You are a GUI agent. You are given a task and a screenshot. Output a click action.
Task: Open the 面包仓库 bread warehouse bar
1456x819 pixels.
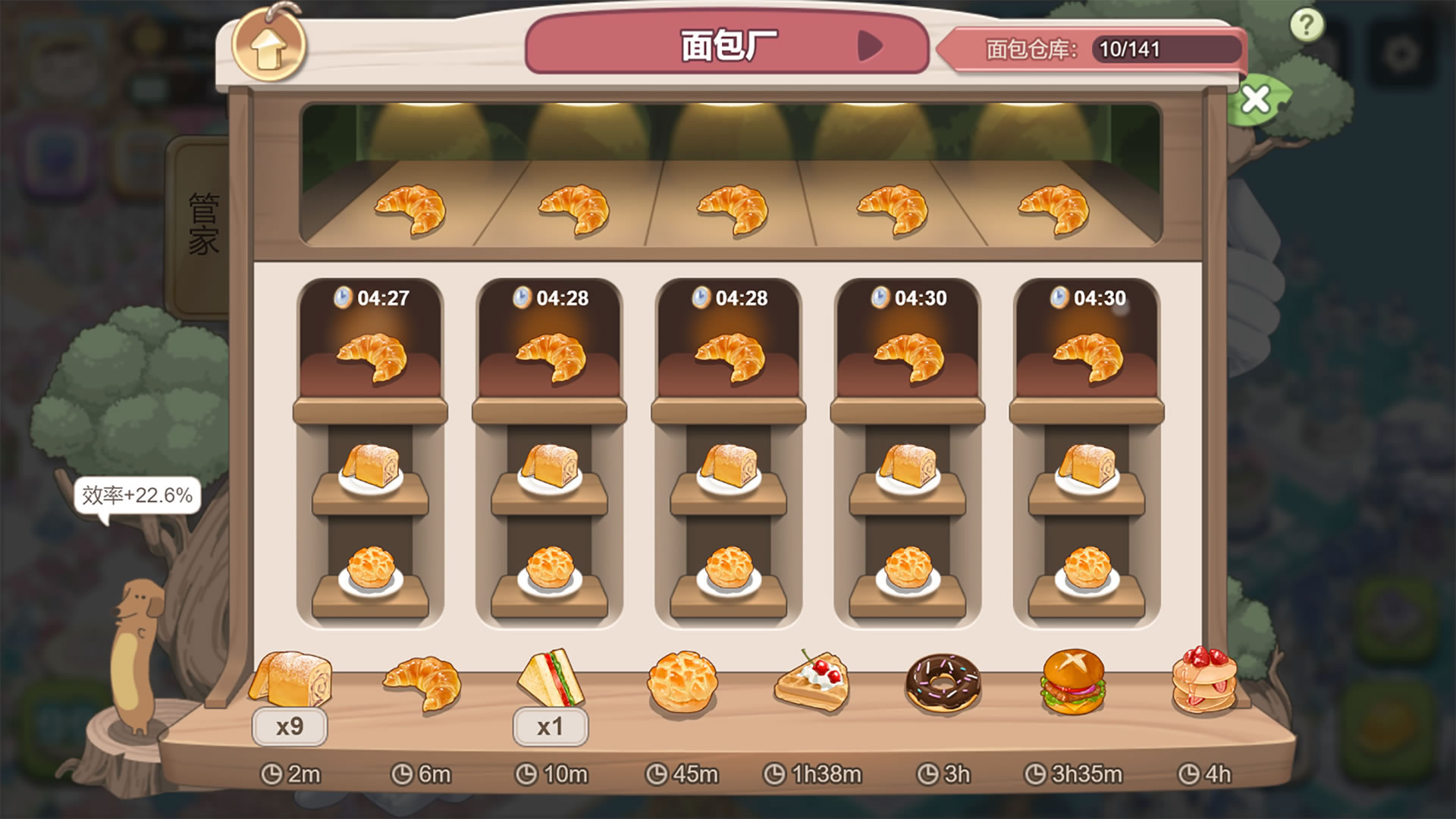coord(1092,49)
